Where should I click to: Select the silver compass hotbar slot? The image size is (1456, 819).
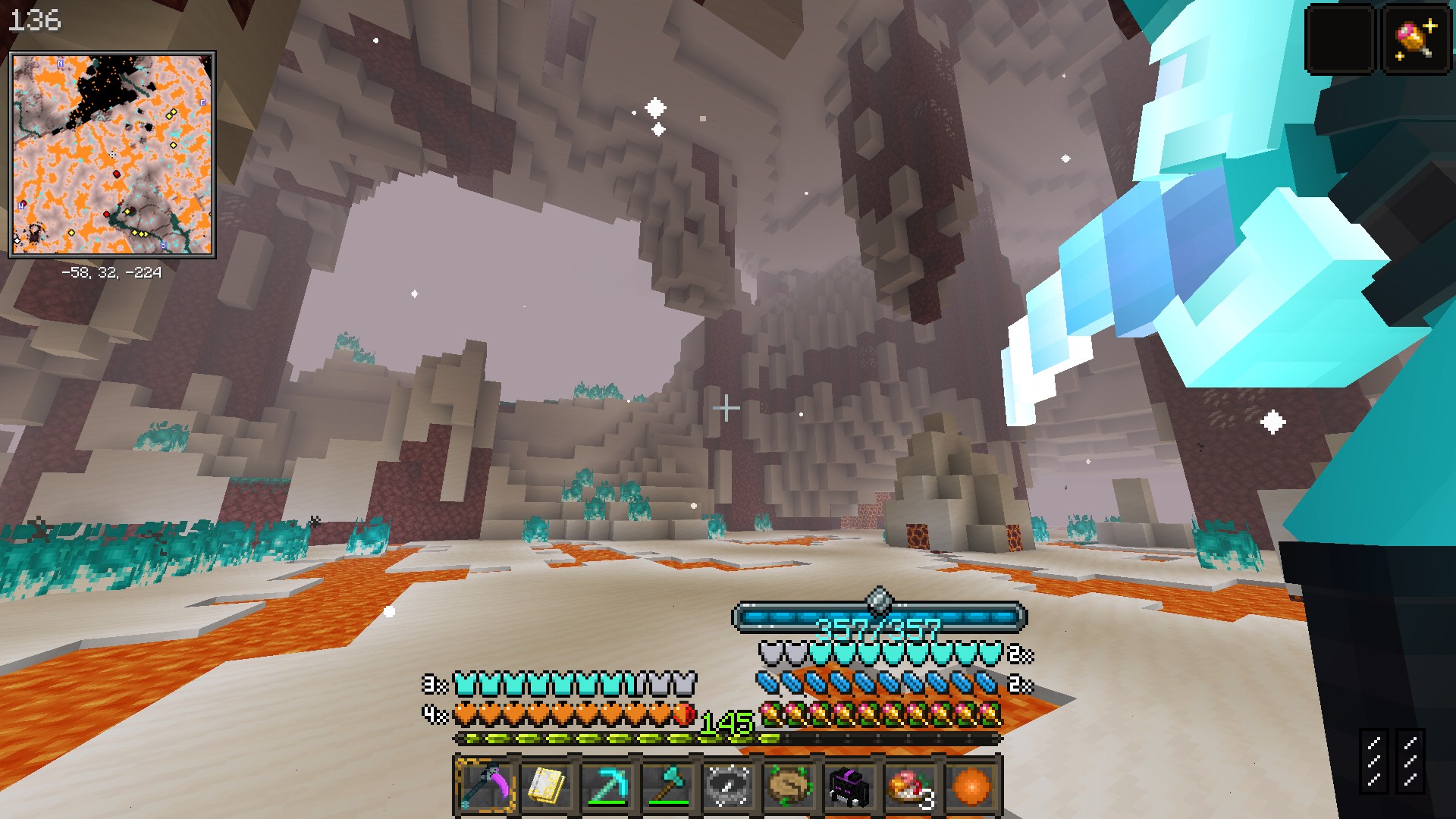[x=729, y=786]
